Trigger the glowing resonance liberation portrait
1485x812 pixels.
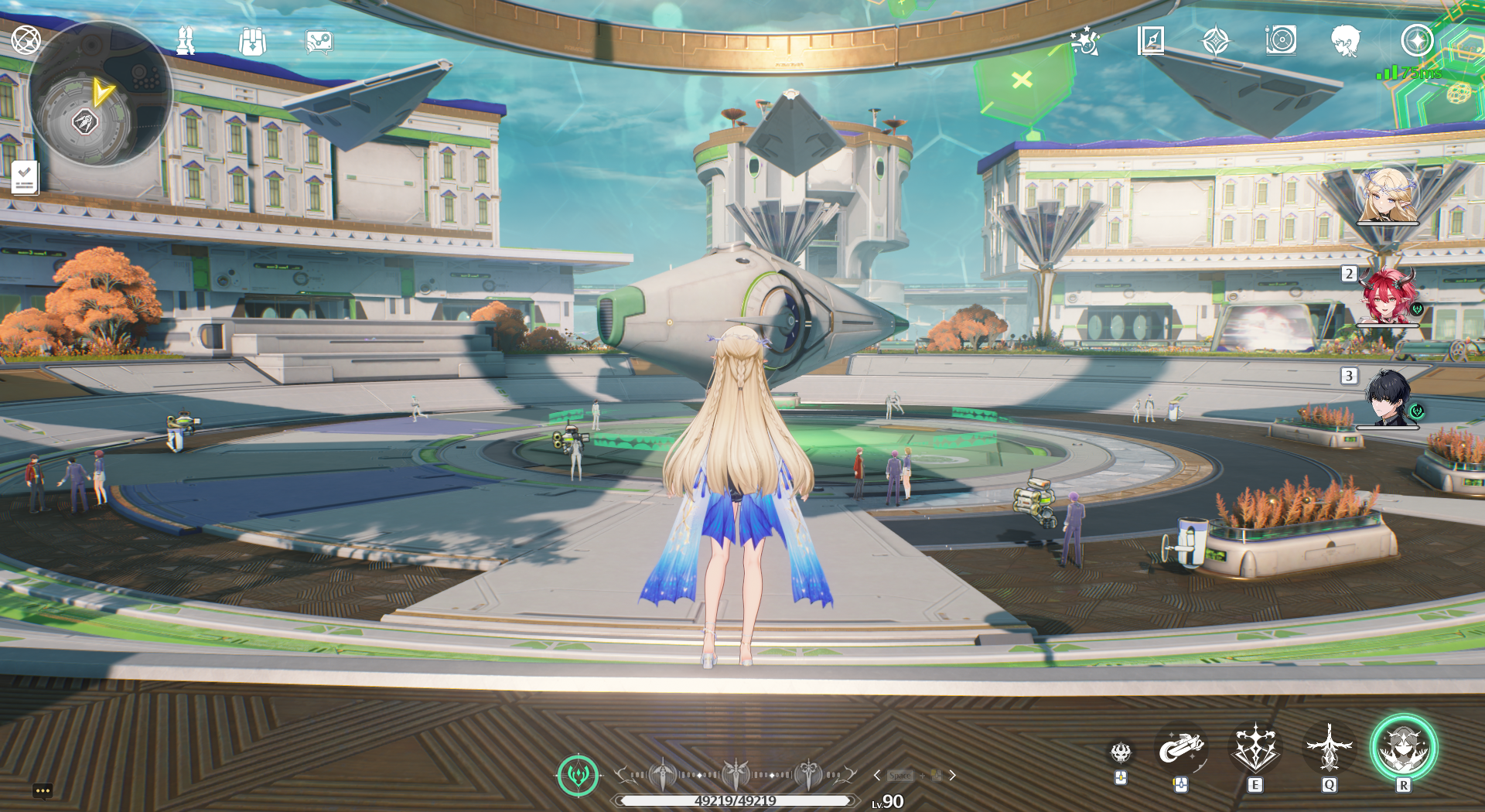point(1403,749)
